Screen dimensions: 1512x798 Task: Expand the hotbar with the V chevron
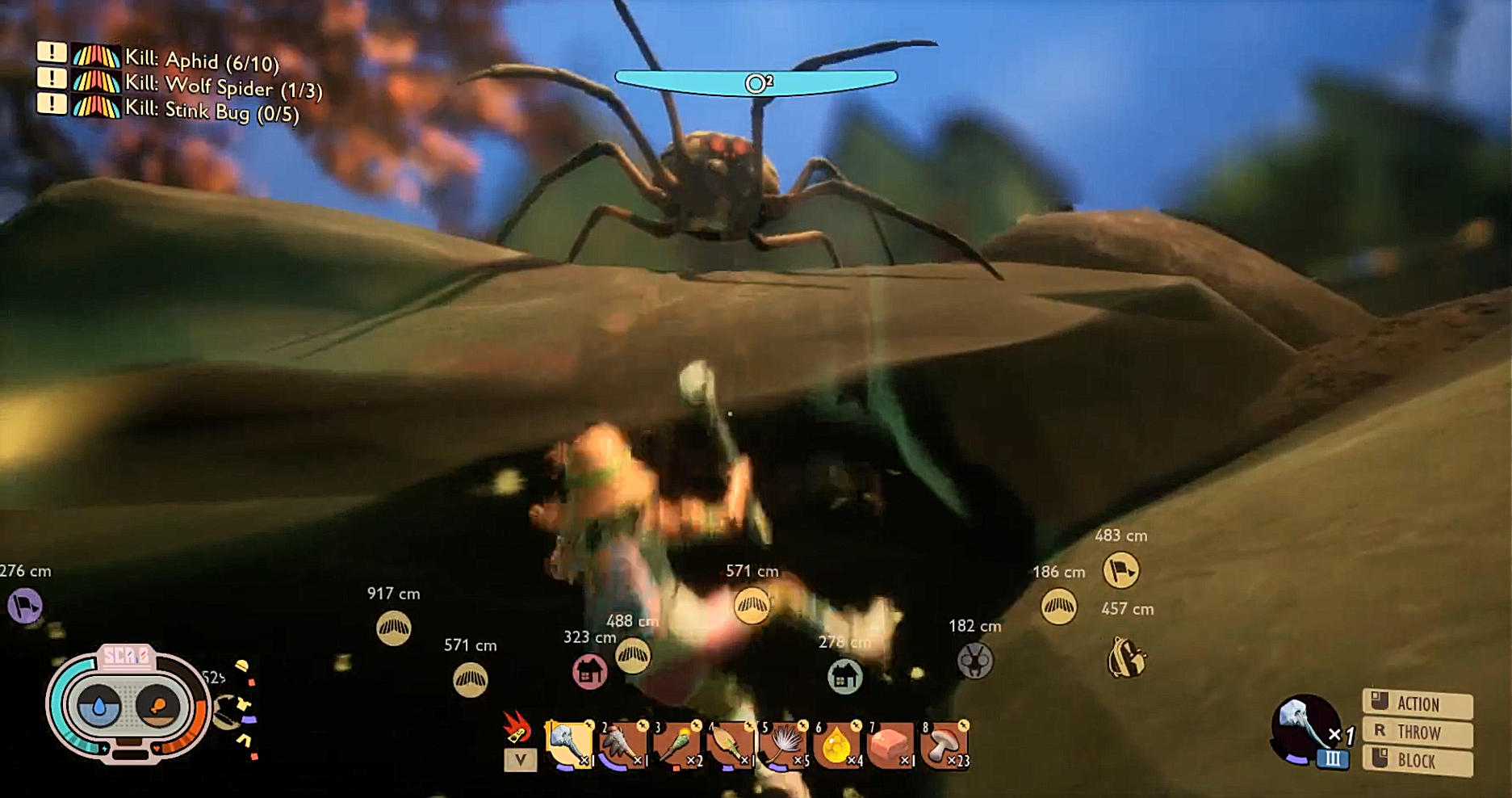[x=522, y=760]
